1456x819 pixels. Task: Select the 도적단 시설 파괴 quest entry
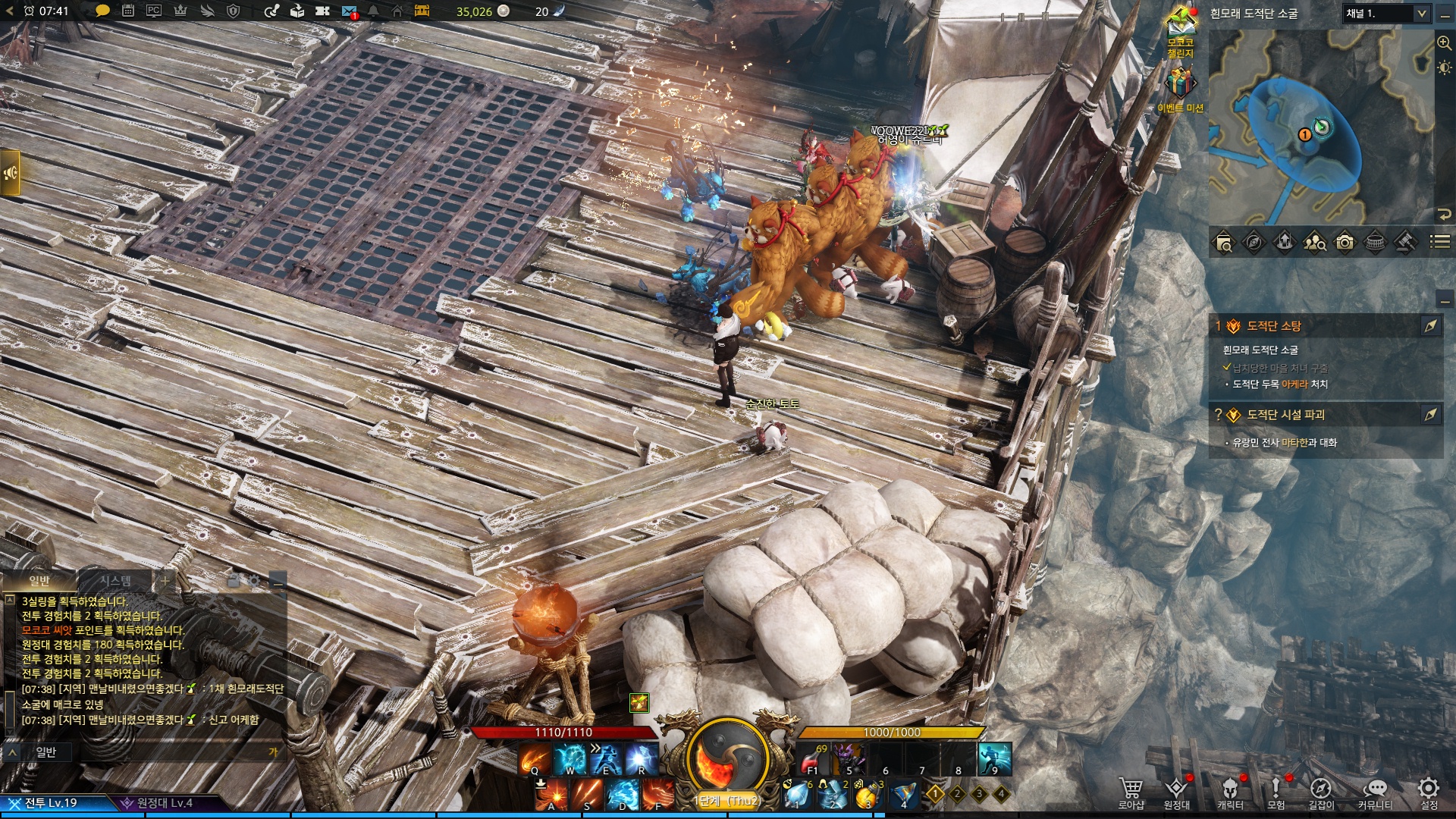pyautogui.click(x=1285, y=415)
